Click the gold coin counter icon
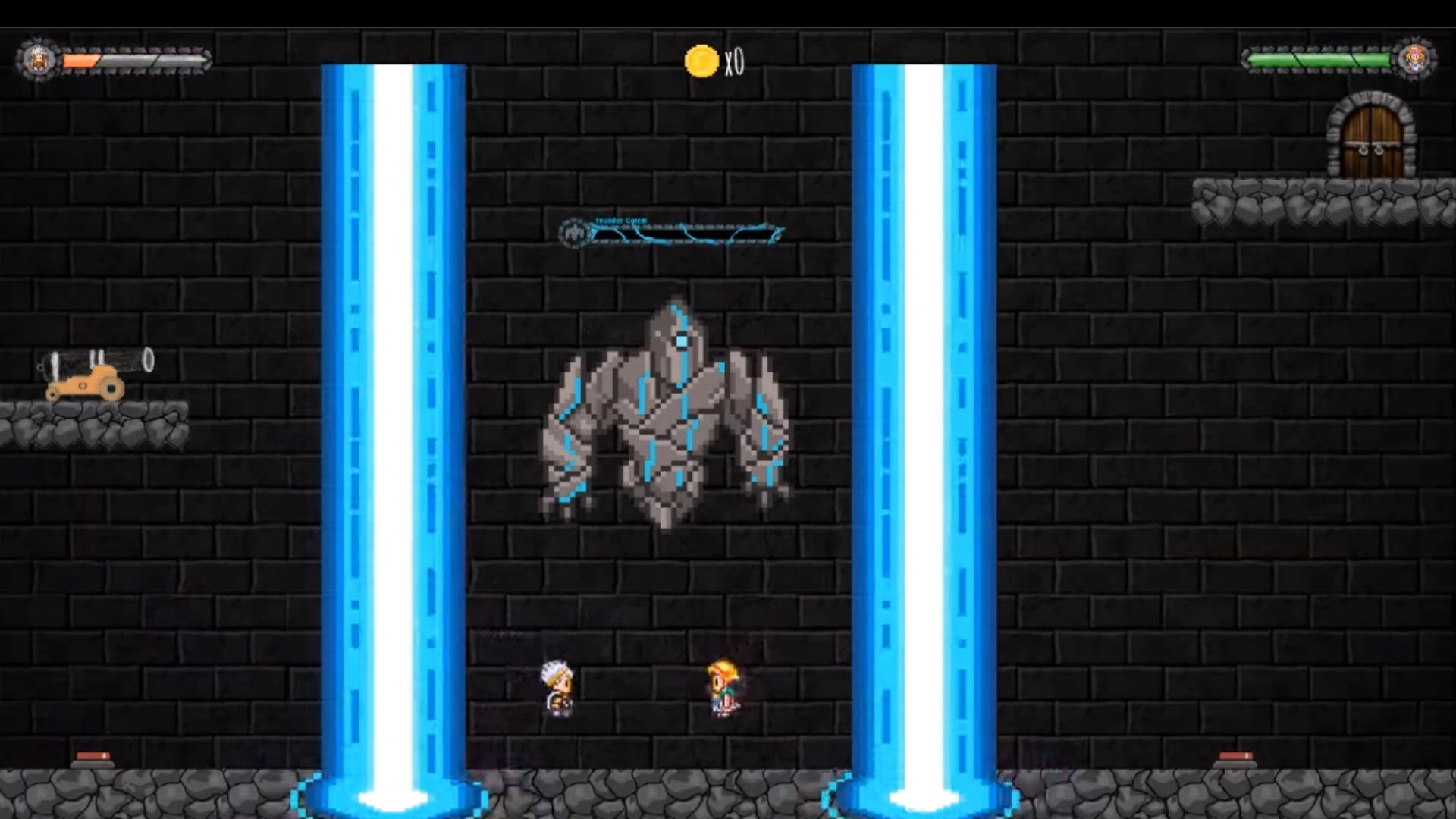This screenshot has height=819, width=1456. point(701,61)
